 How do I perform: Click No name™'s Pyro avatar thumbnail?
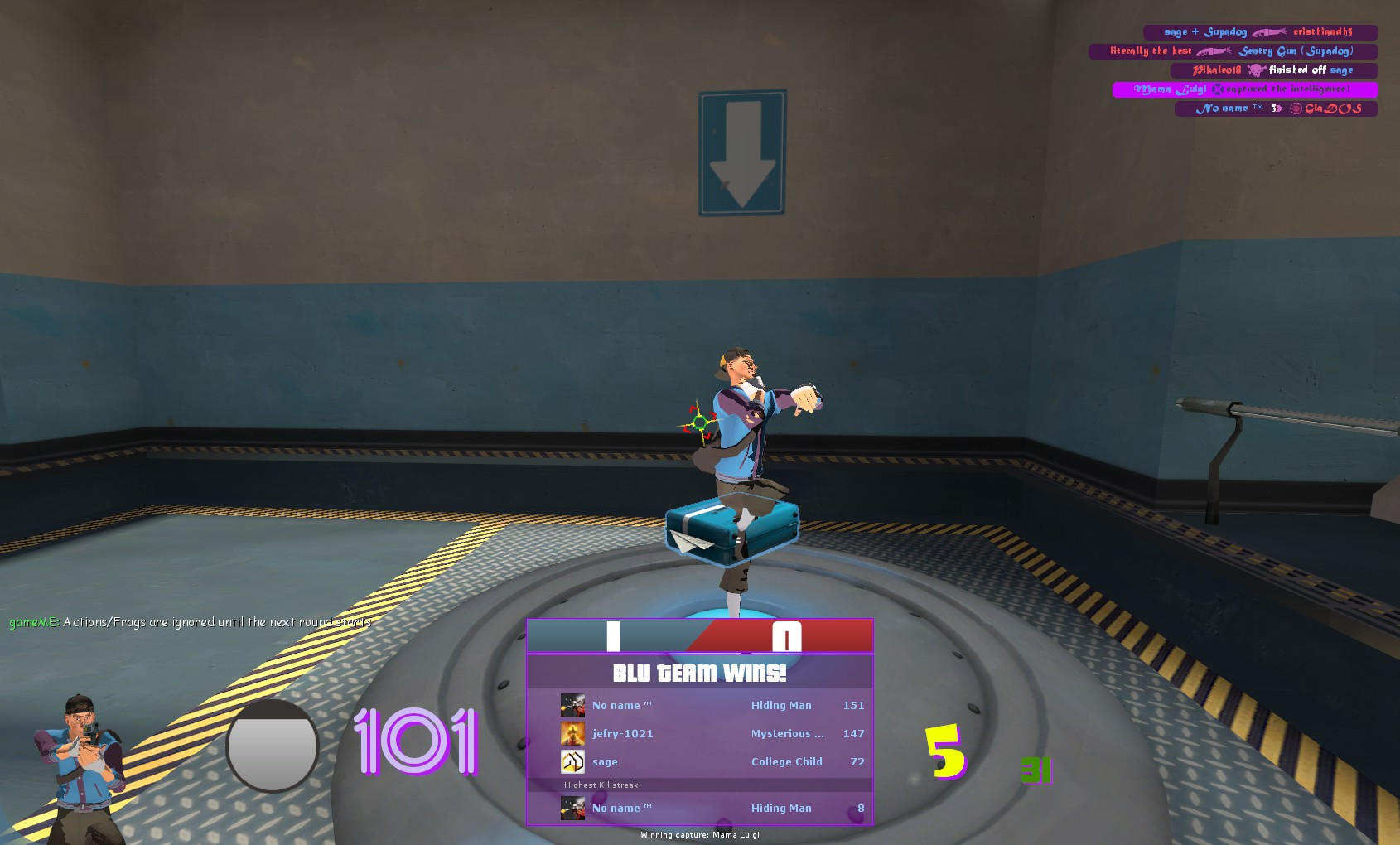pyautogui.click(x=572, y=705)
